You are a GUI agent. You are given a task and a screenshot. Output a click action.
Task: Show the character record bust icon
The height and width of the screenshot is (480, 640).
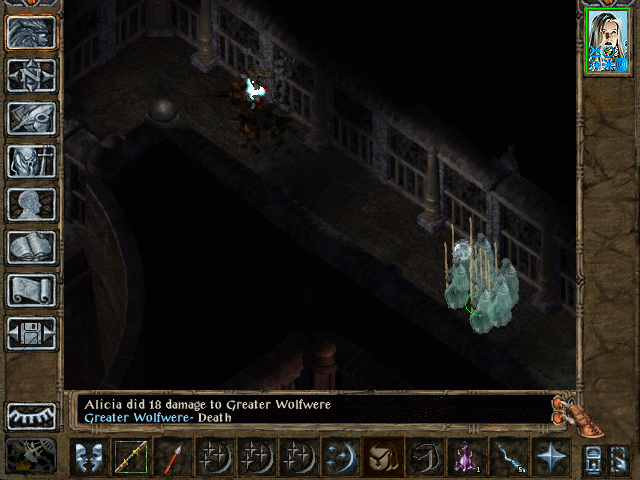pos(31,204)
